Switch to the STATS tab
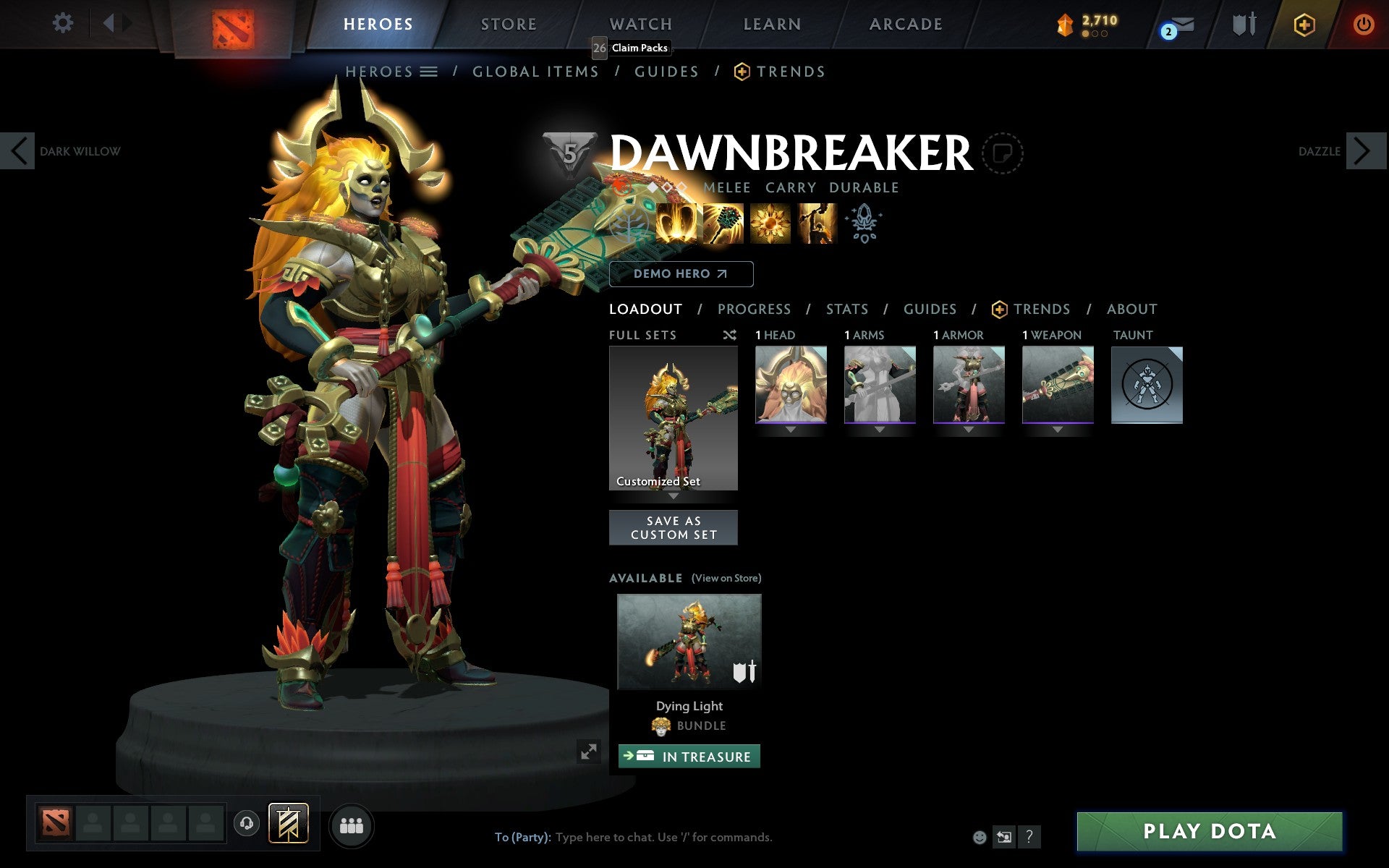 pyautogui.click(x=846, y=309)
